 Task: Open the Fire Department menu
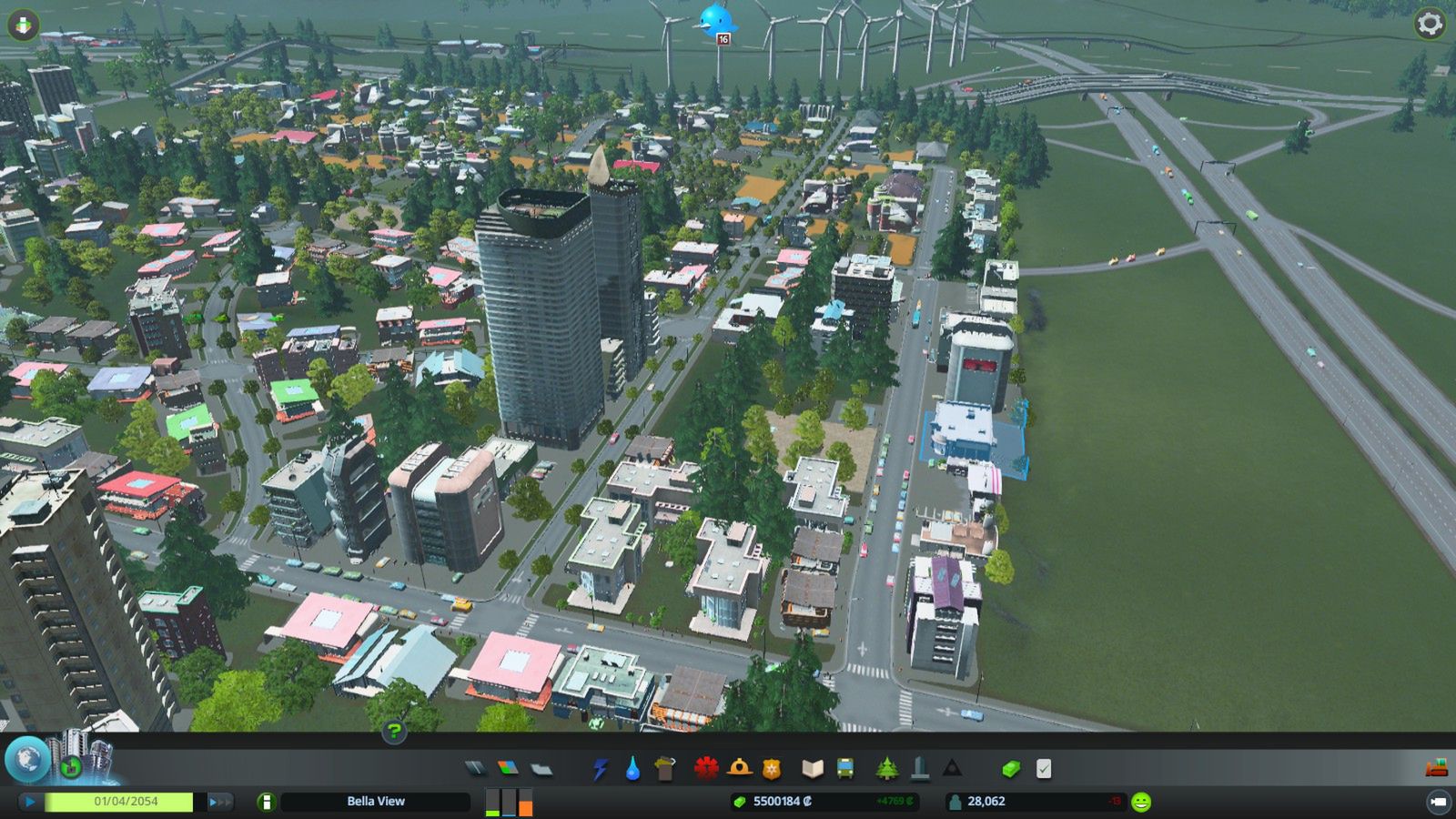tap(739, 769)
